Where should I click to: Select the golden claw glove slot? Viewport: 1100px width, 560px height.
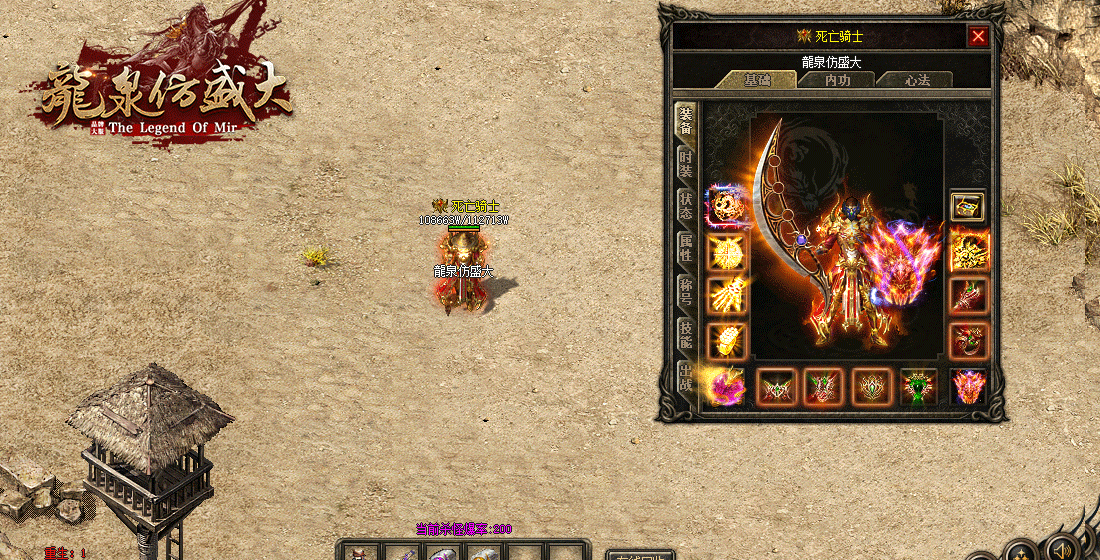pos(726,294)
